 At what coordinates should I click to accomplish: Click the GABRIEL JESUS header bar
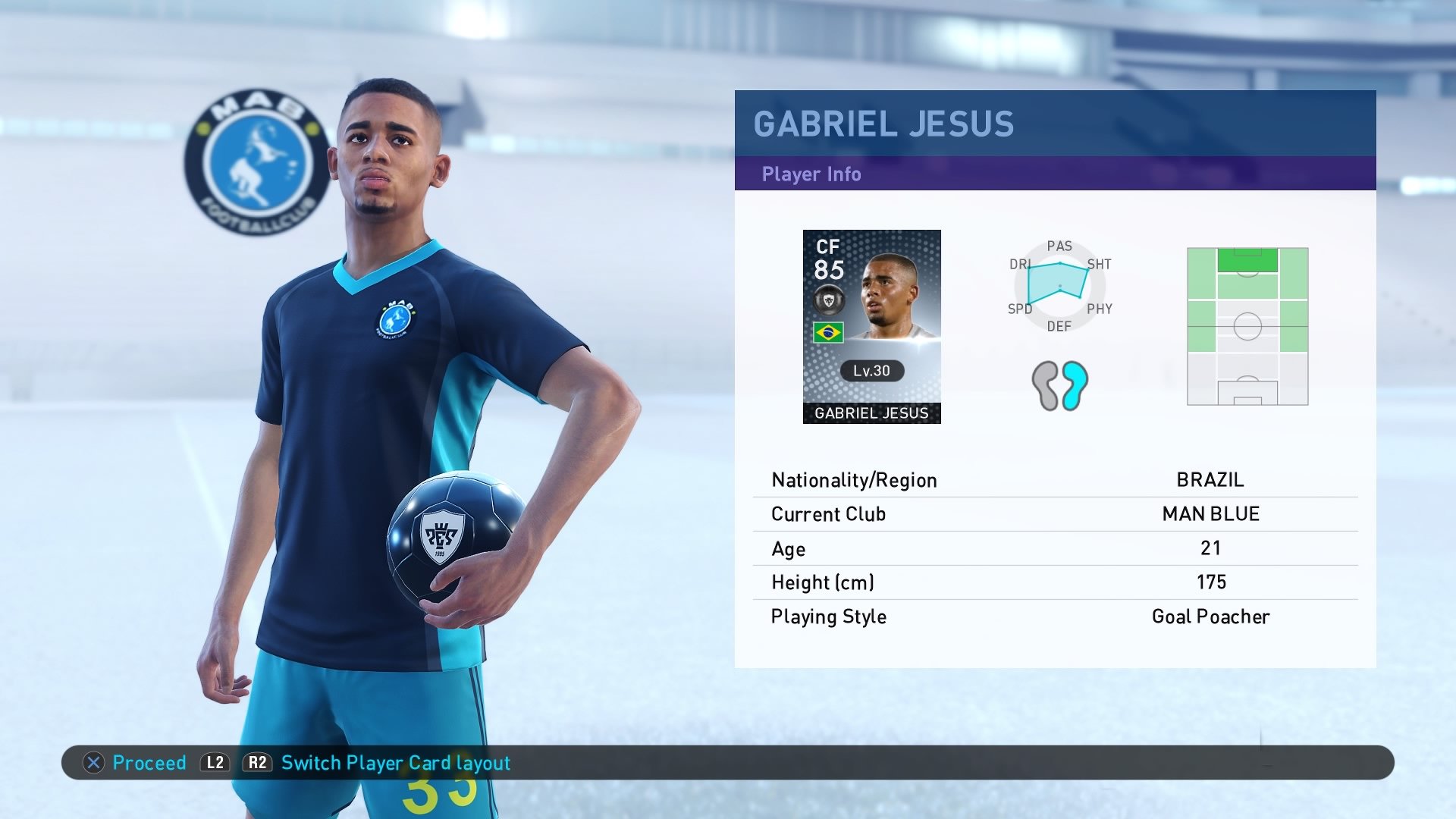(883, 123)
